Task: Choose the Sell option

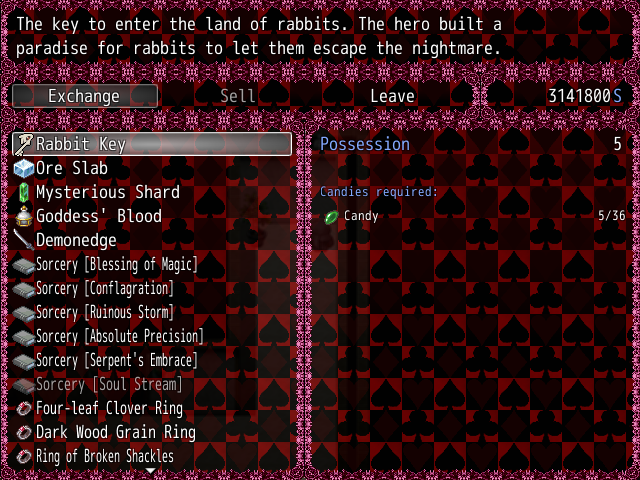Action: click(x=238, y=96)
